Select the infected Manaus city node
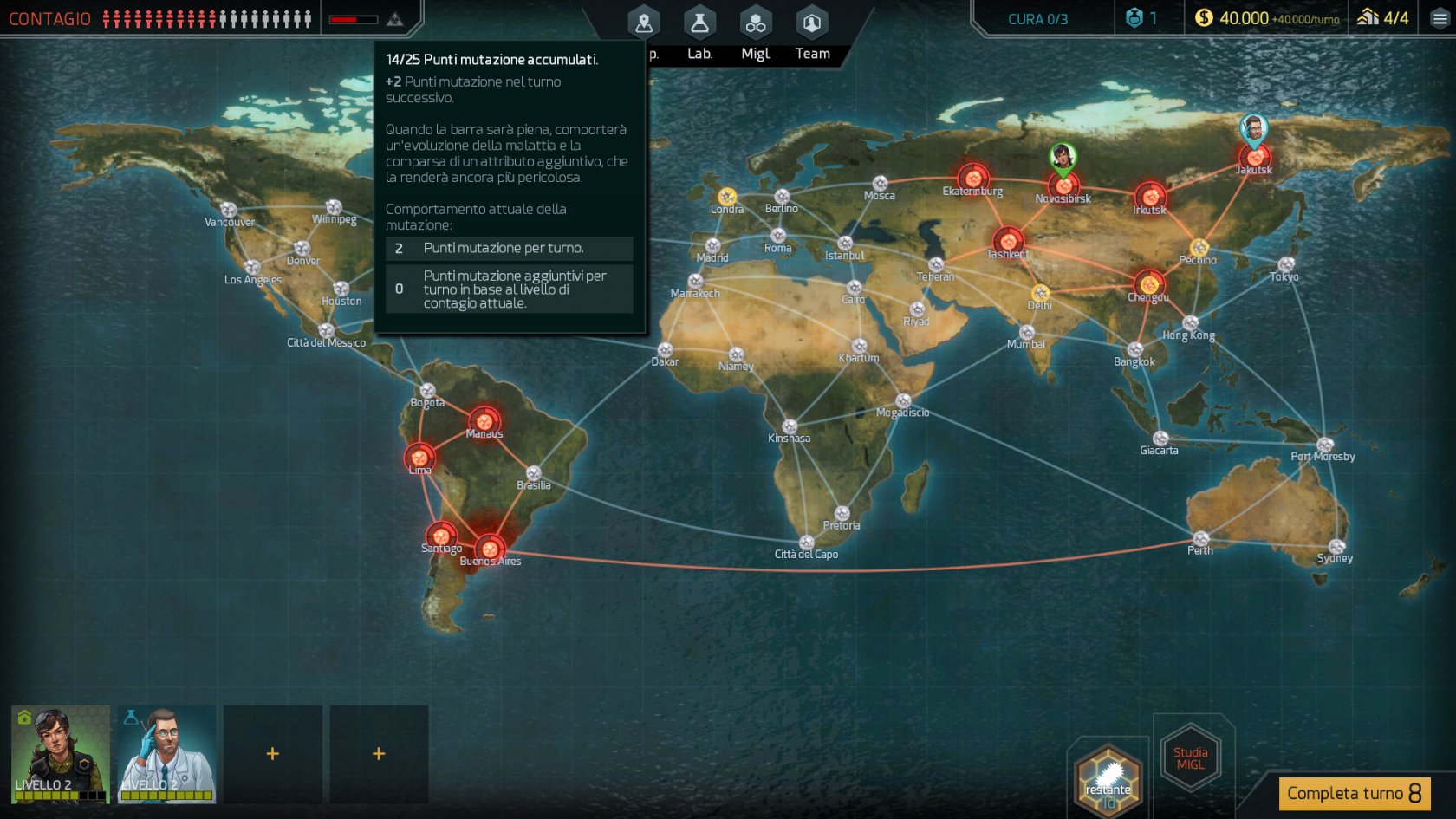The width and height of the screenshot is (1456, 819). coord(484,421)
